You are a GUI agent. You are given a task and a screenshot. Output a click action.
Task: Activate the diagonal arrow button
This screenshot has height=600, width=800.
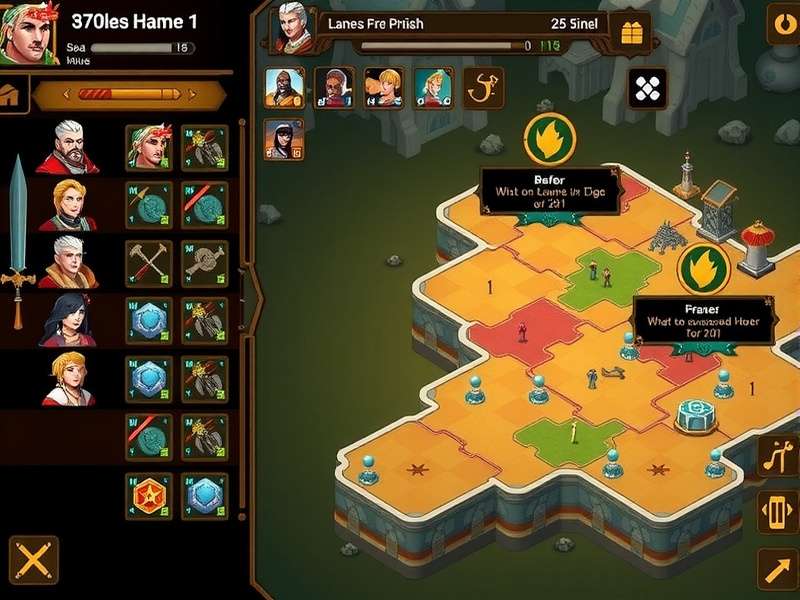[777, 569]
